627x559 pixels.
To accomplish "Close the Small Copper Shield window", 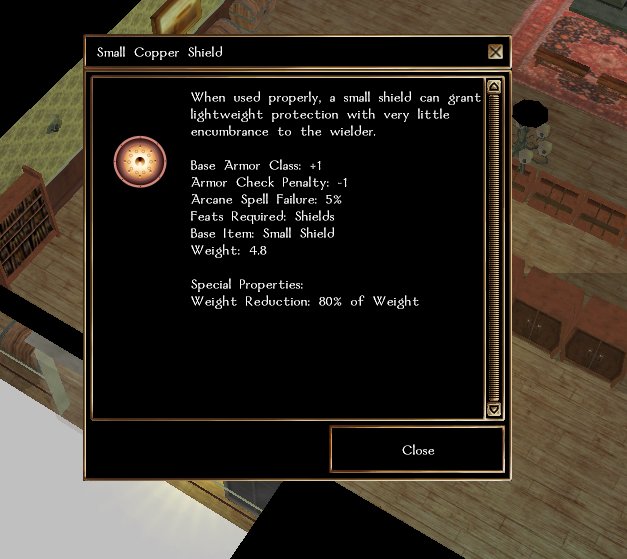I will (417, 450).
